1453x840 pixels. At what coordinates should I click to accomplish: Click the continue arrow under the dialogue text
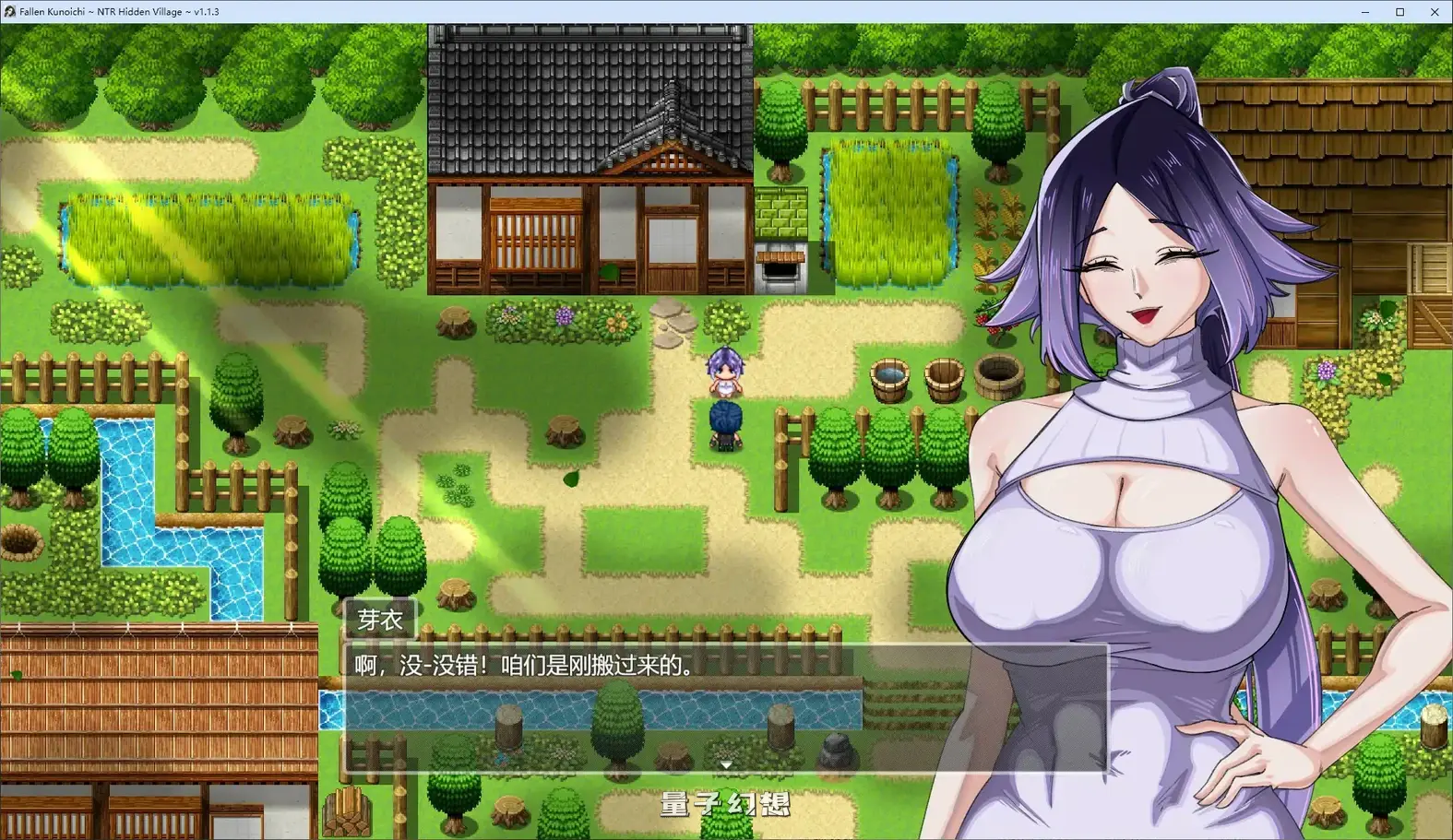pos(727,764)
